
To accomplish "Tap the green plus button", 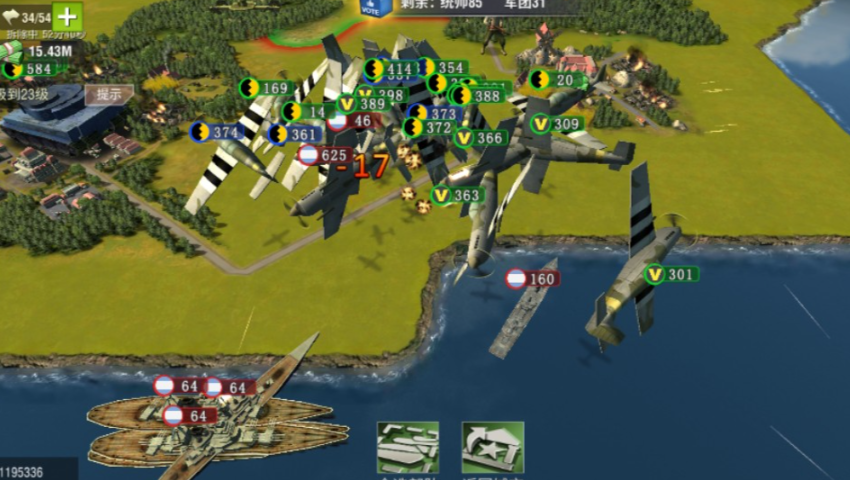I will tap(67, 16).
